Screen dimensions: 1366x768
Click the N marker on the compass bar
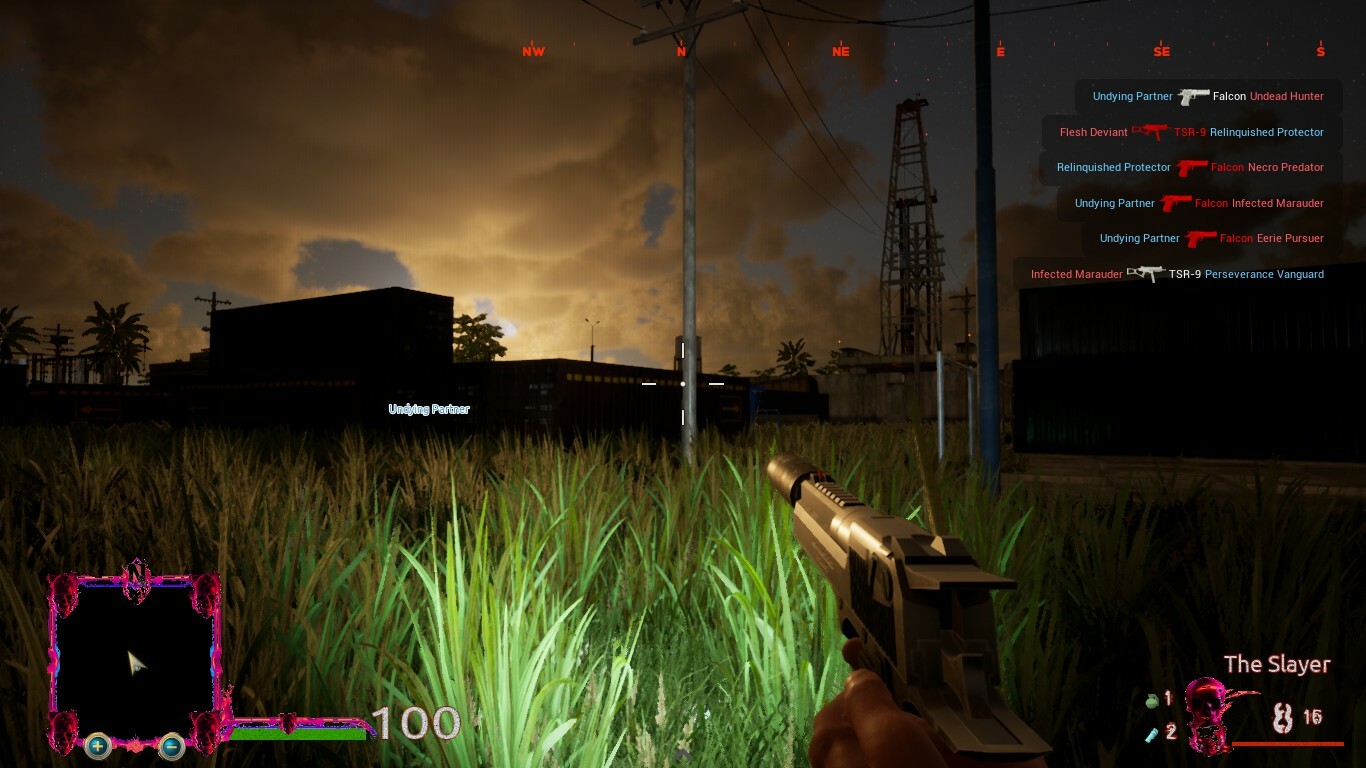(x=680, y=50)
